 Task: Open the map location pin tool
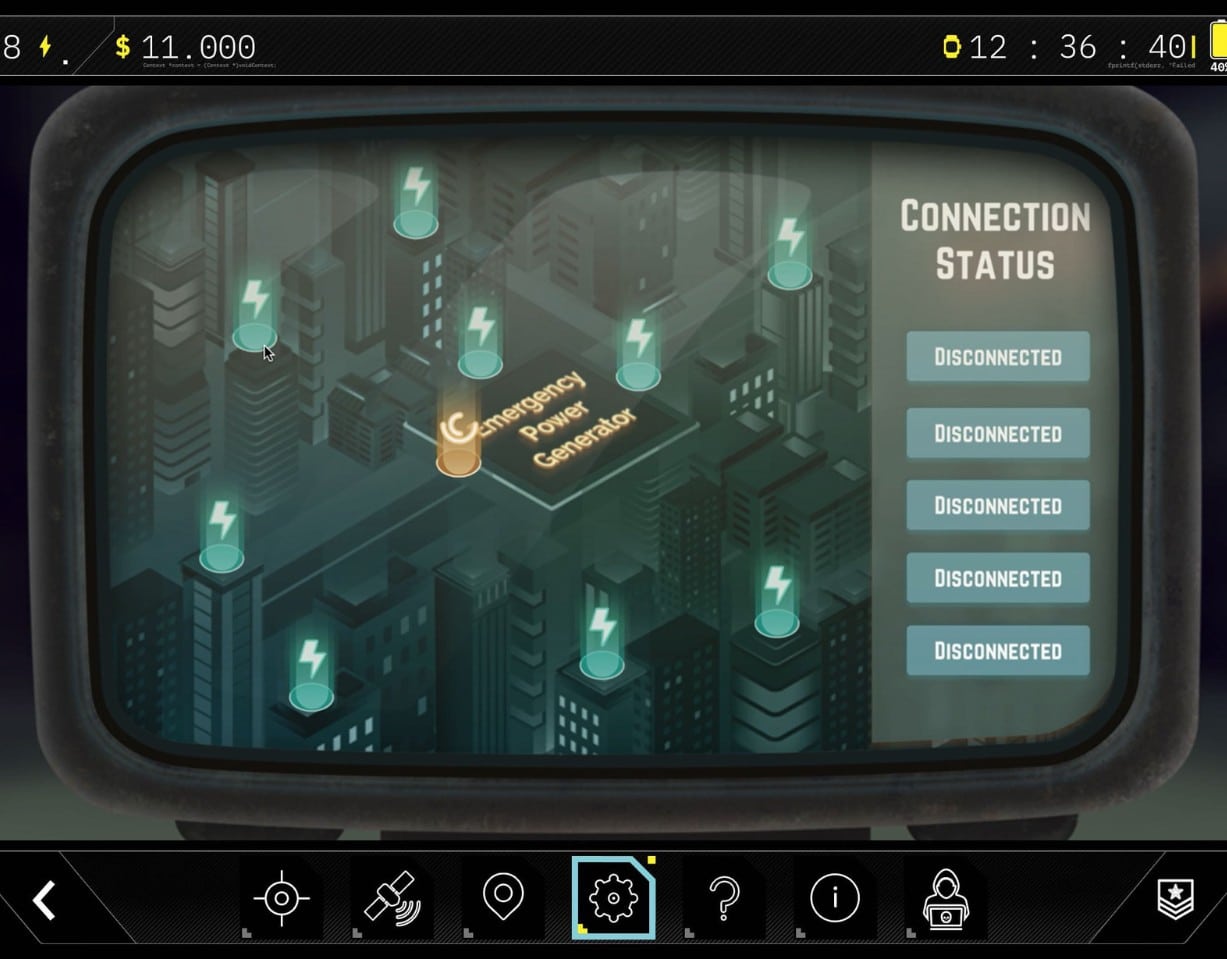click(x=503, y=897)
